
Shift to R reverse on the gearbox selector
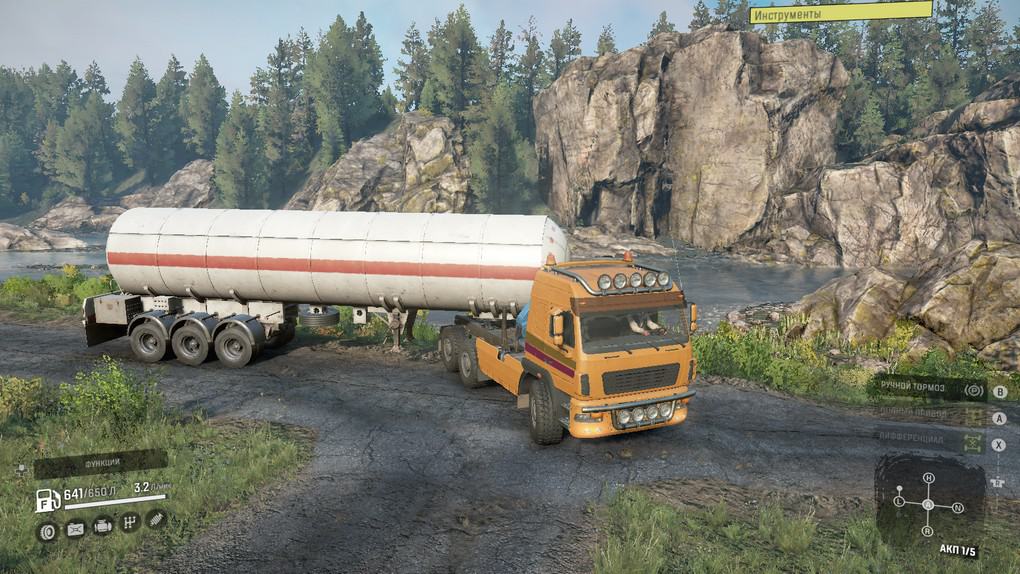point(928,531)
